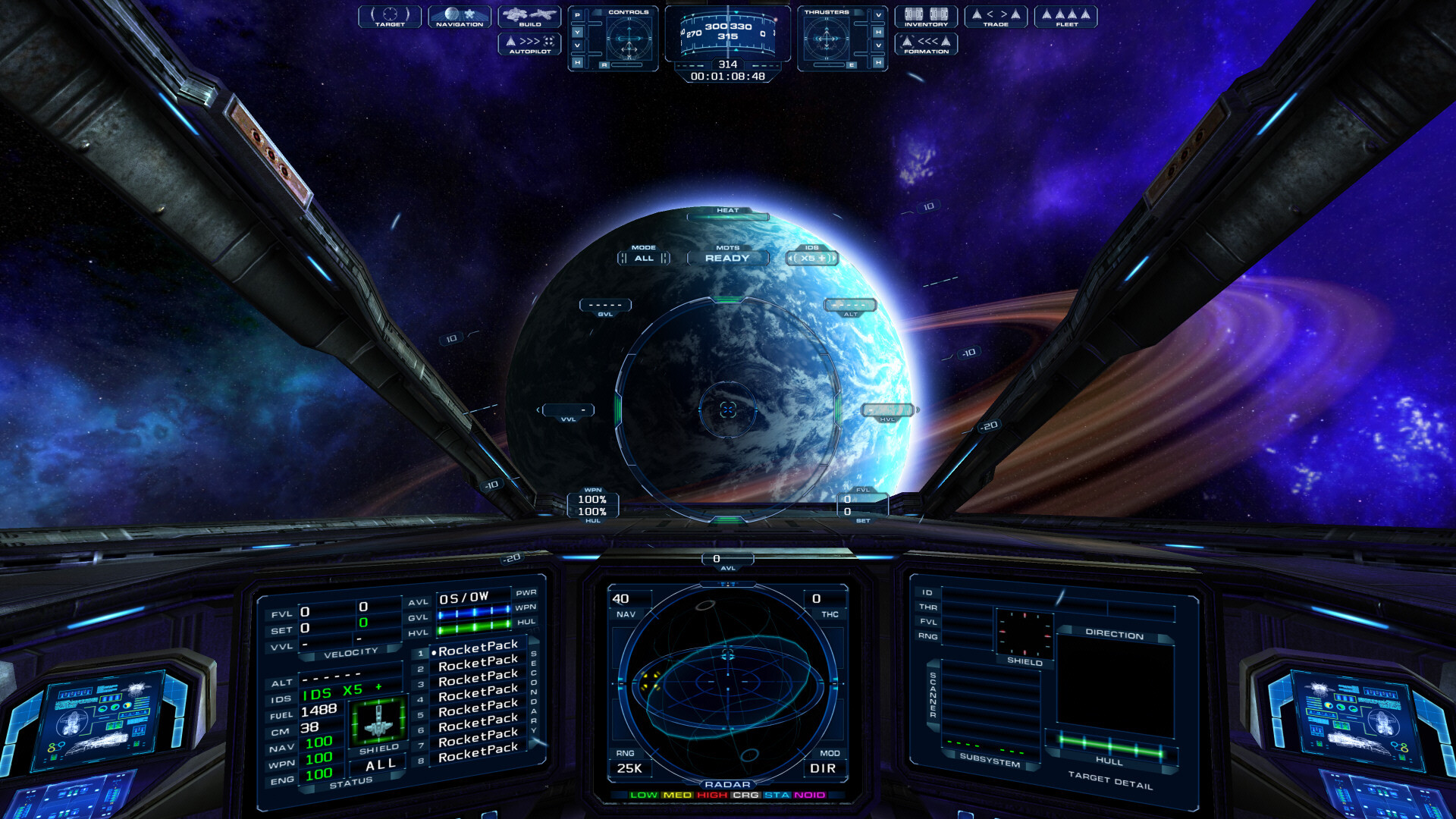Toggle the IDS X5 multiplier
1456x819 pixels.
[811, 259]
